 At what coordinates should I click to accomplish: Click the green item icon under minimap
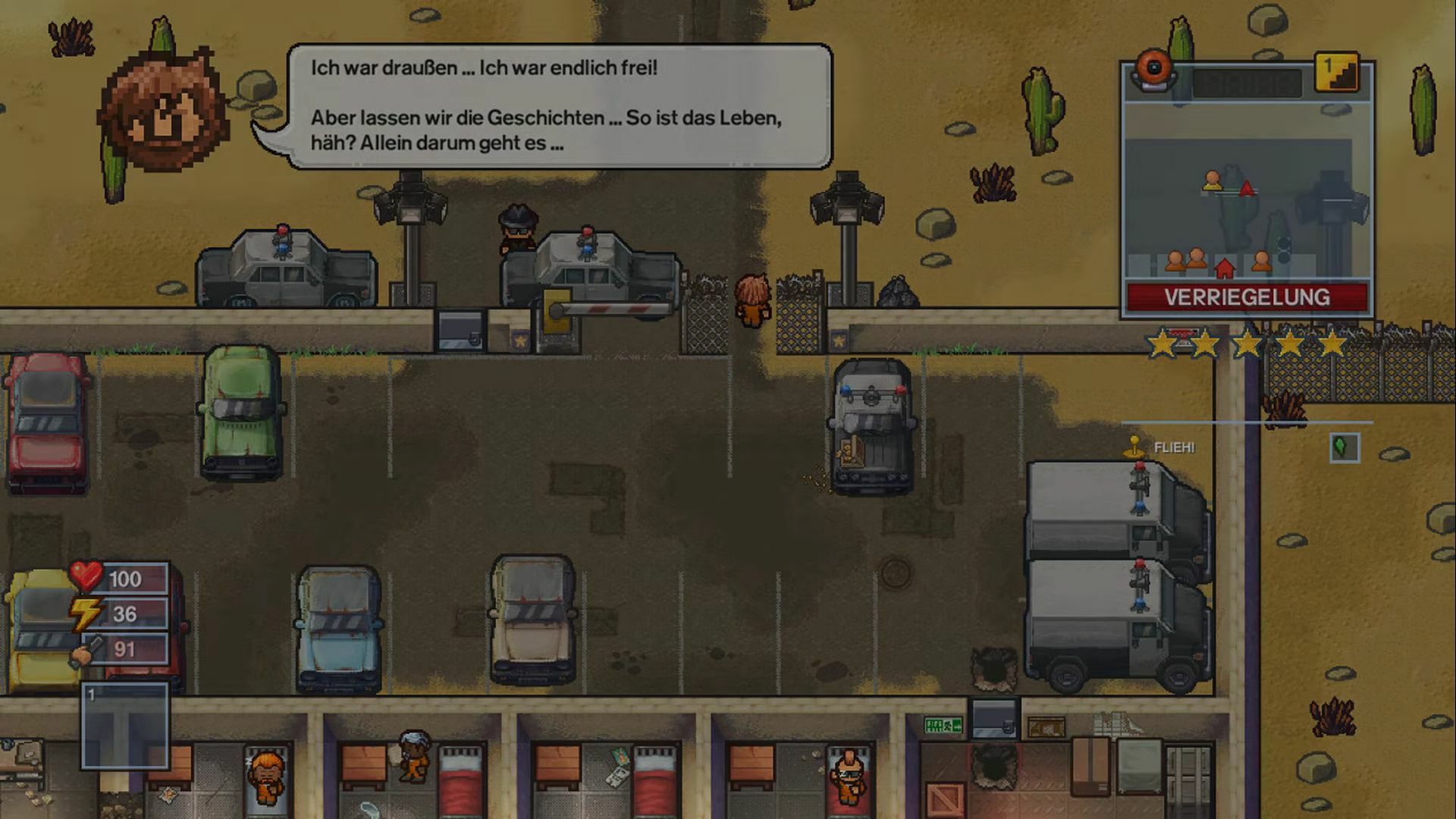1344,447
